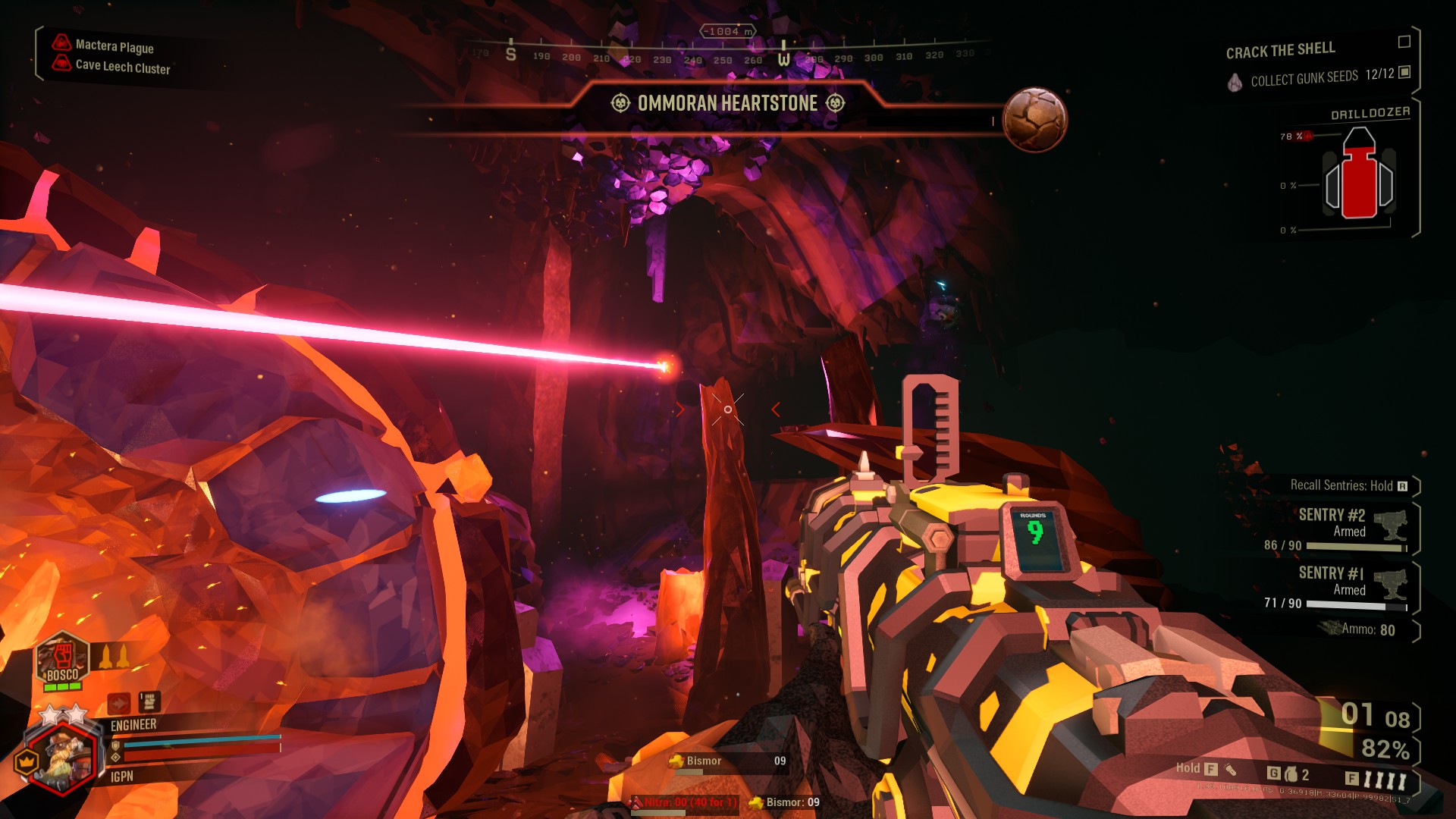The image size is (1456, 819).
Task: Click the Engineer character portrait
Action: pos(62,755)
